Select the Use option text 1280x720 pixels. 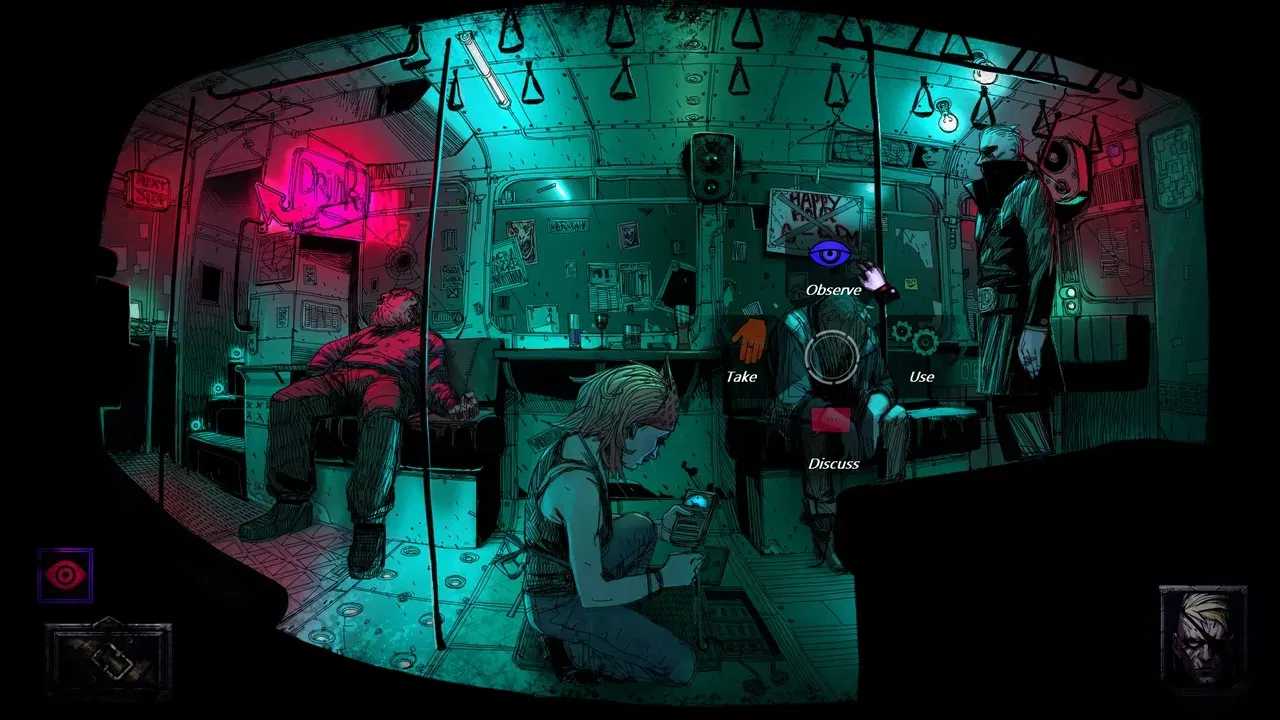pos(920,377)
